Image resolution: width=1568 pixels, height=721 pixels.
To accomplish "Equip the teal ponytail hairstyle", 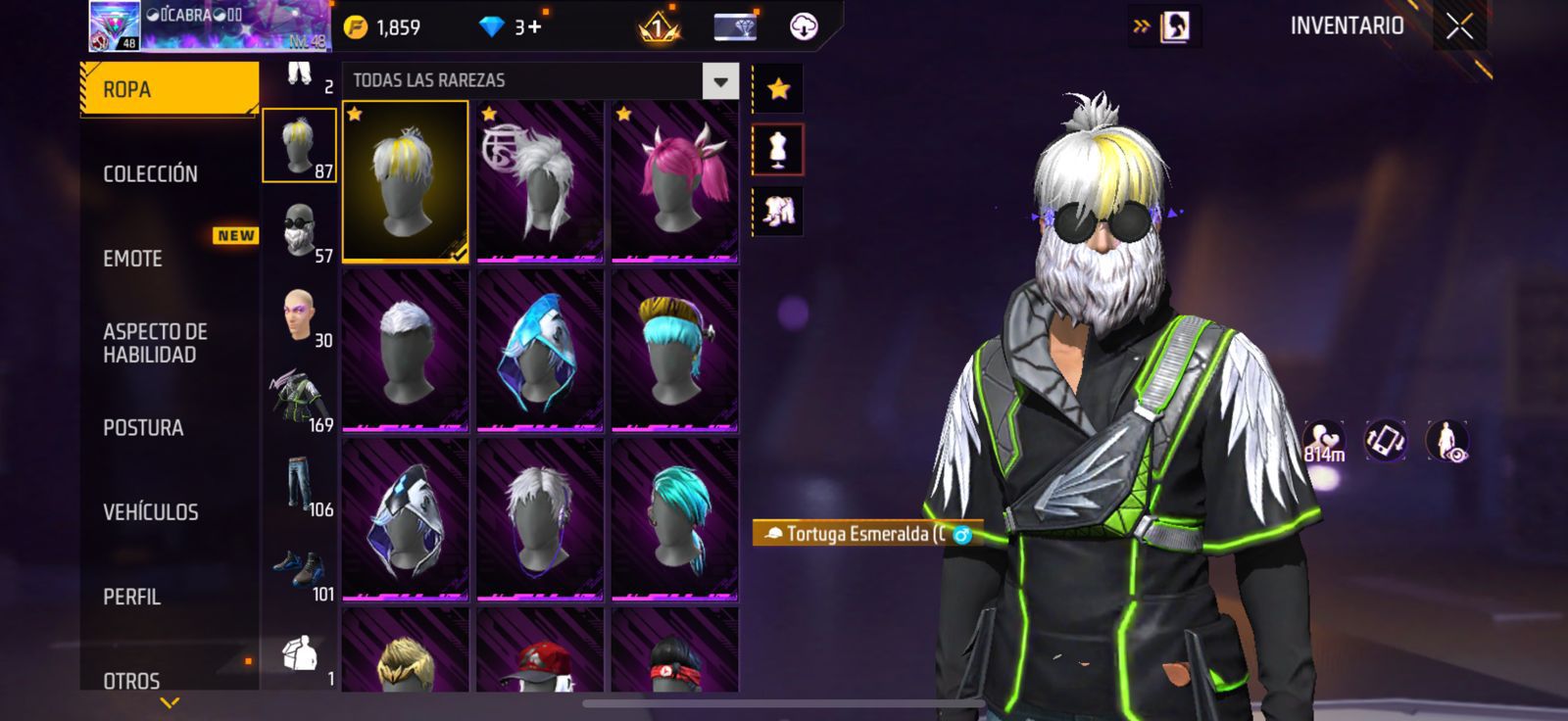I will tap(675, 520).
